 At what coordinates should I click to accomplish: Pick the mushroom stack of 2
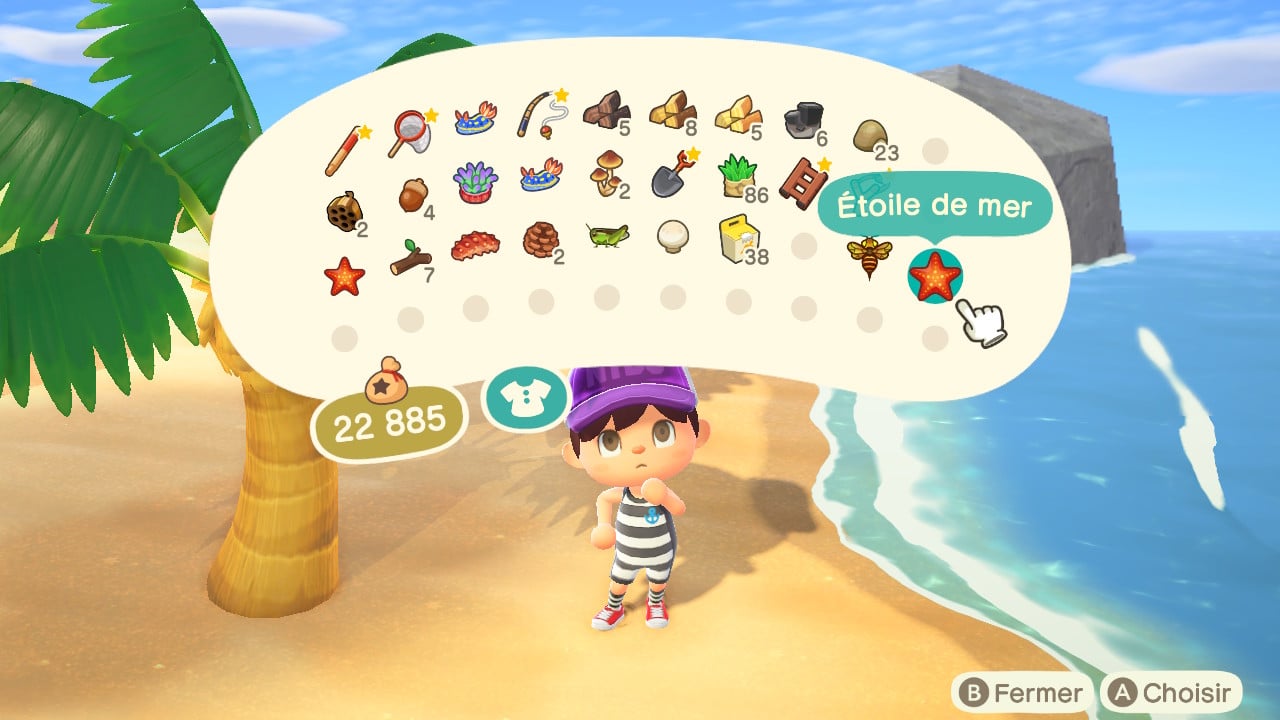click(606, 172)
